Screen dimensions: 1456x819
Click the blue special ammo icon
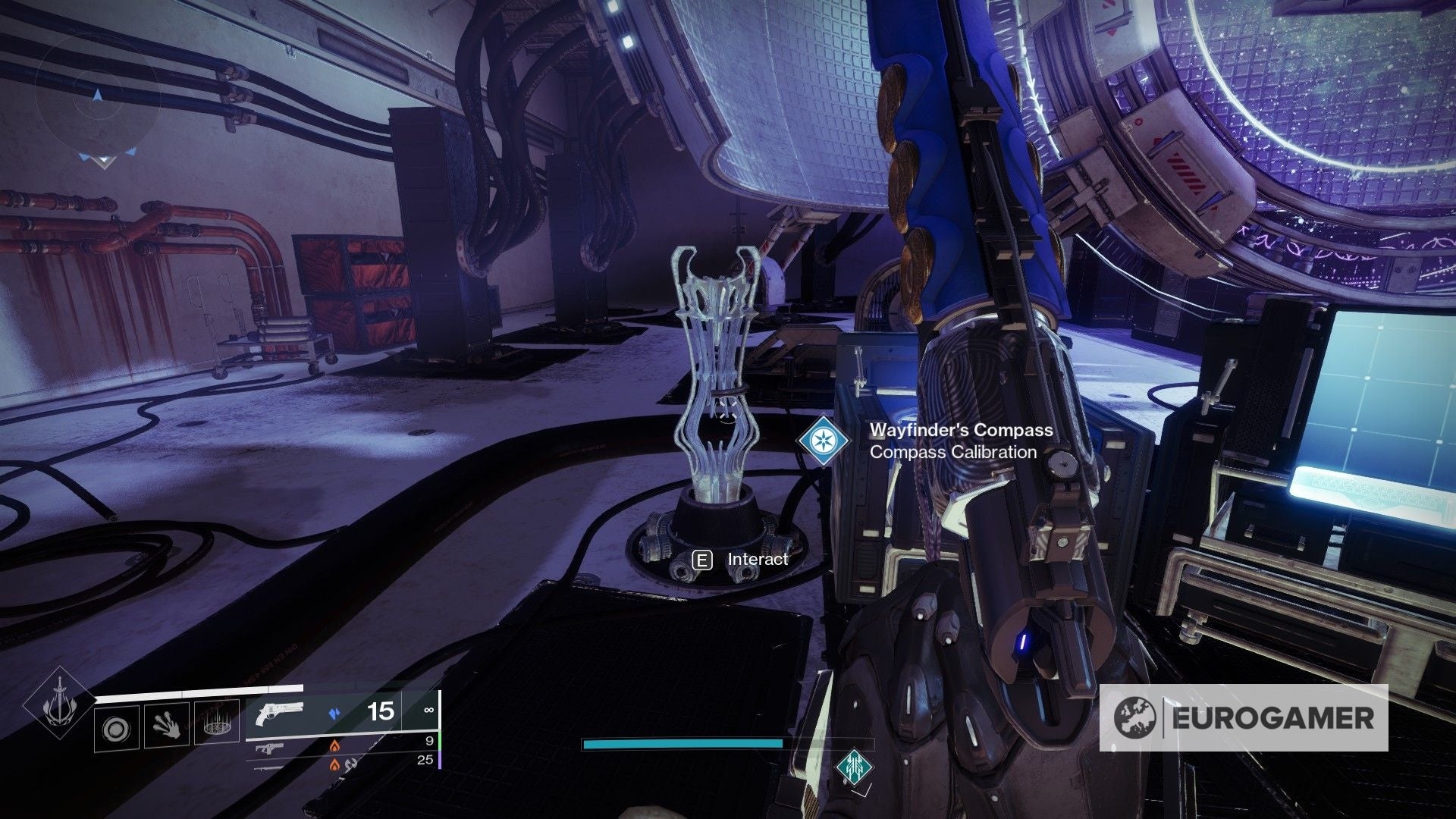(x=335, y=711)
